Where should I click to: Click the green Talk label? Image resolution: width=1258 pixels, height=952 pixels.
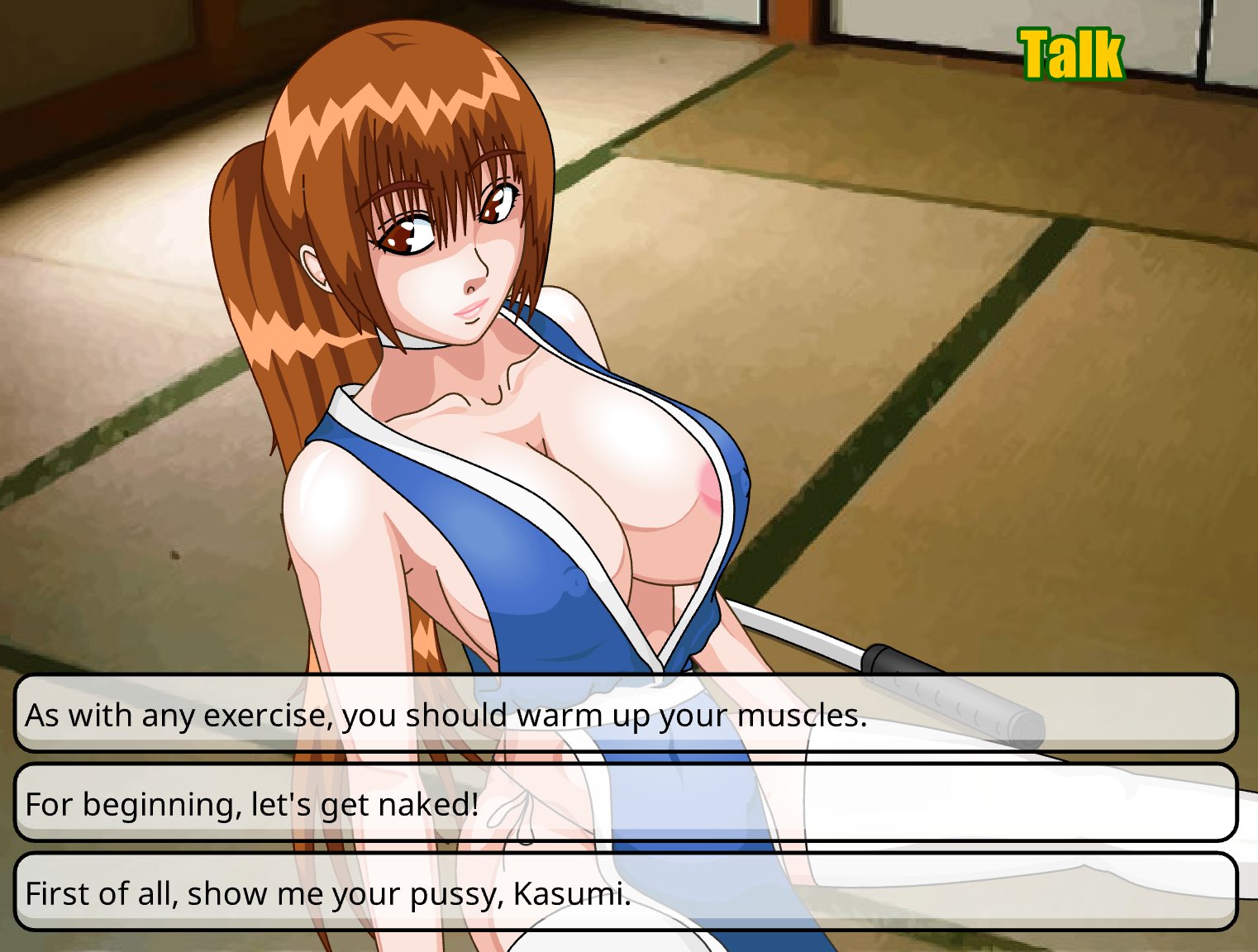(x=1071, y=55)
